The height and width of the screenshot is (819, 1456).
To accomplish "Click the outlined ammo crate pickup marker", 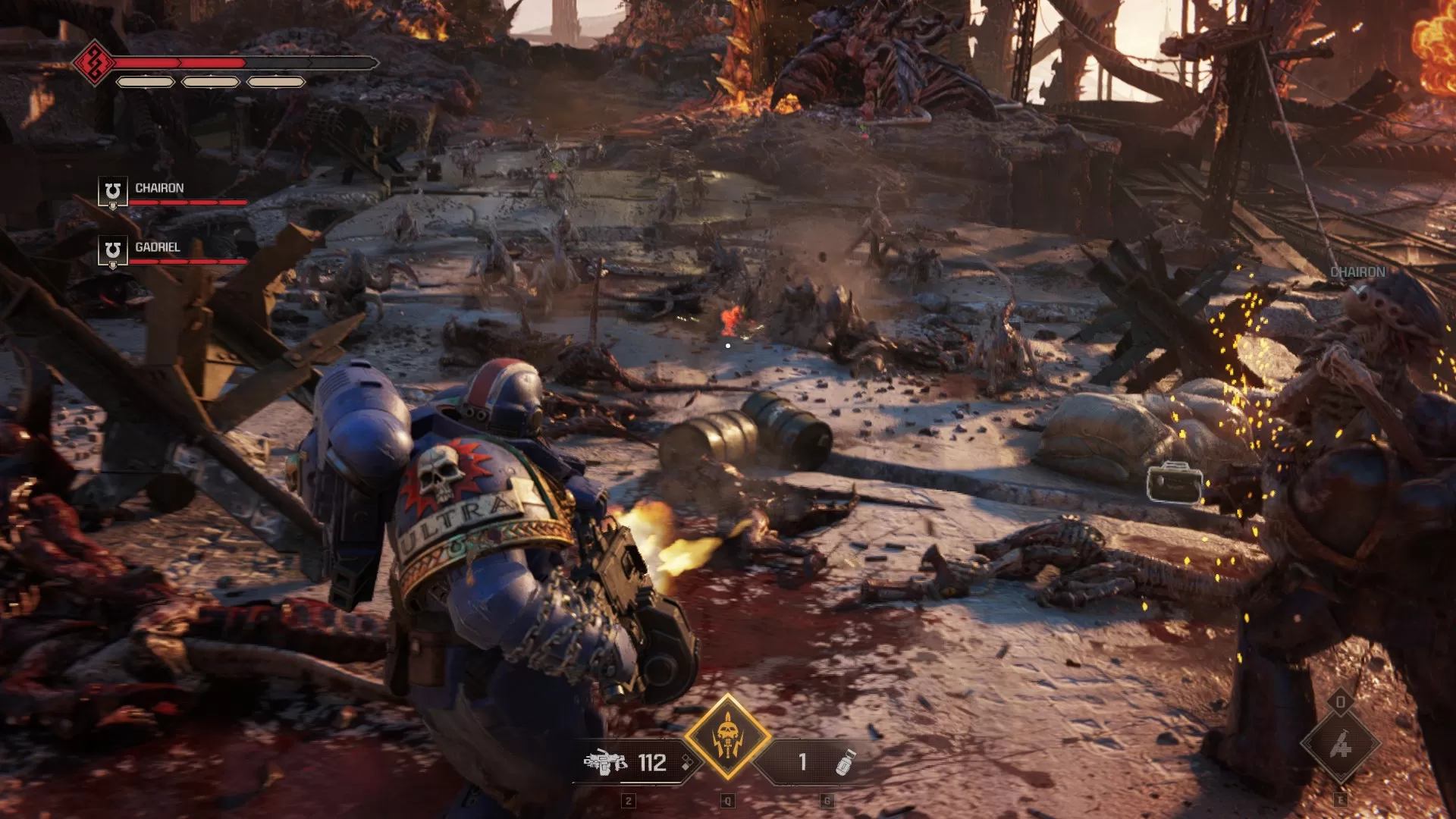I will [x=1174, y=483].
